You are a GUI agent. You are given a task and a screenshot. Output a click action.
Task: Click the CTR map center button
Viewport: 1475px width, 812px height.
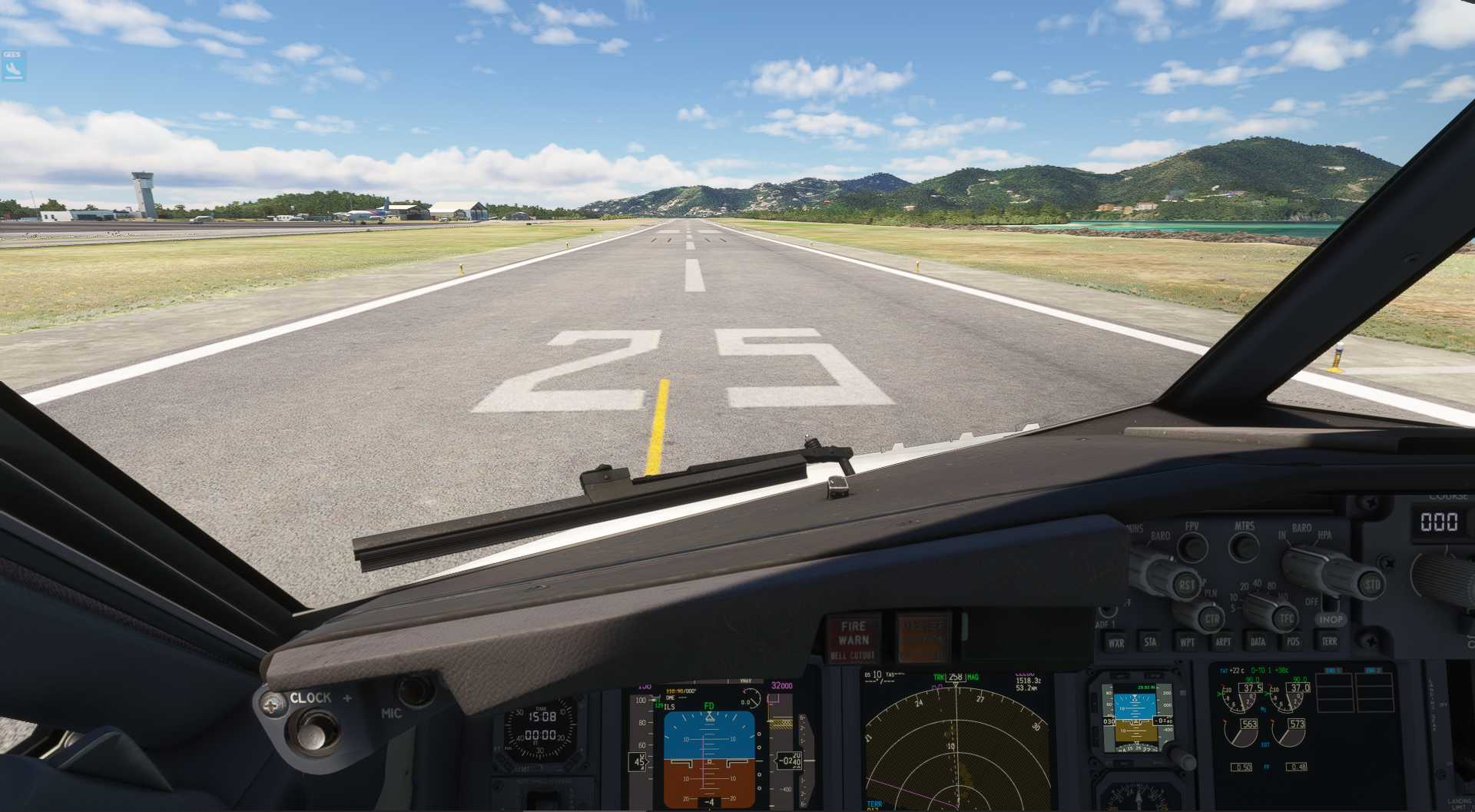tap(1211, 618)
